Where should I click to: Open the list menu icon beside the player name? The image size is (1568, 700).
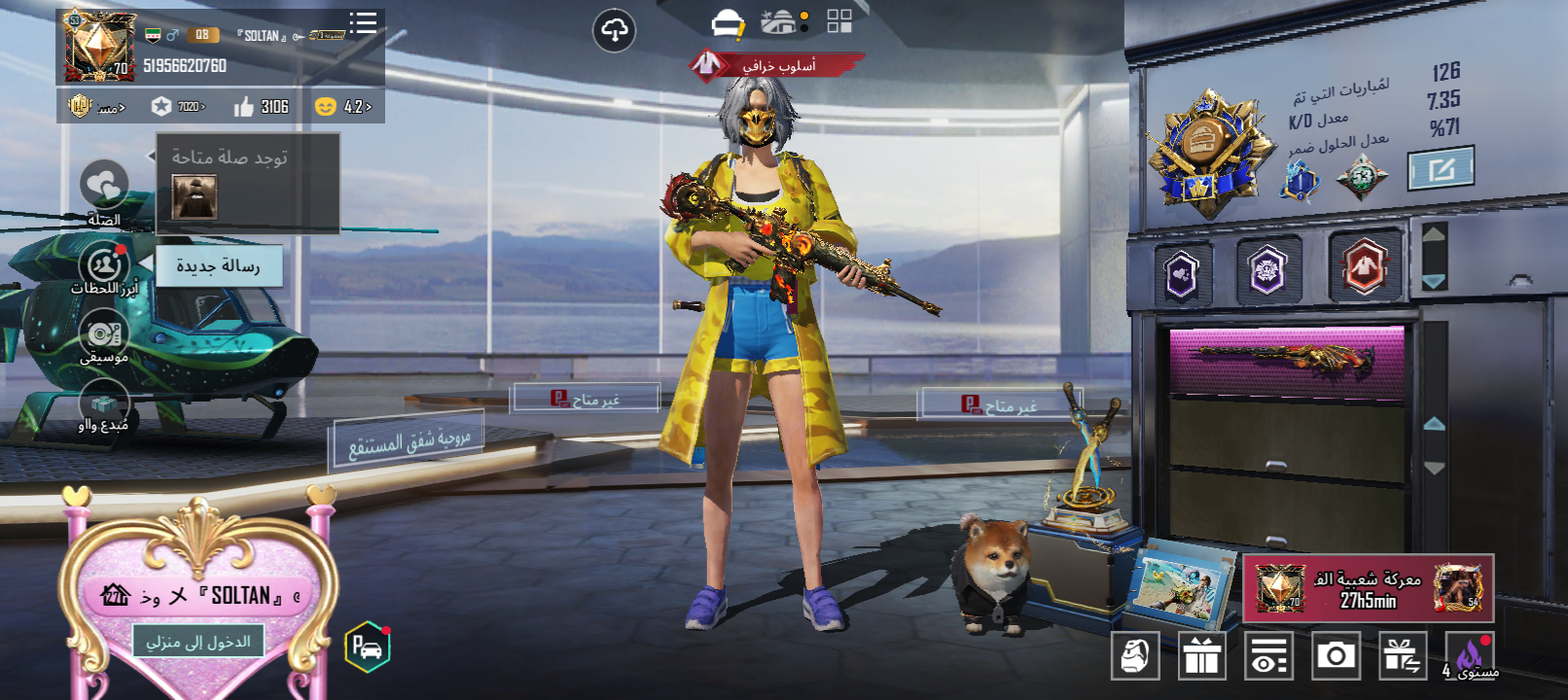point(363,23)
